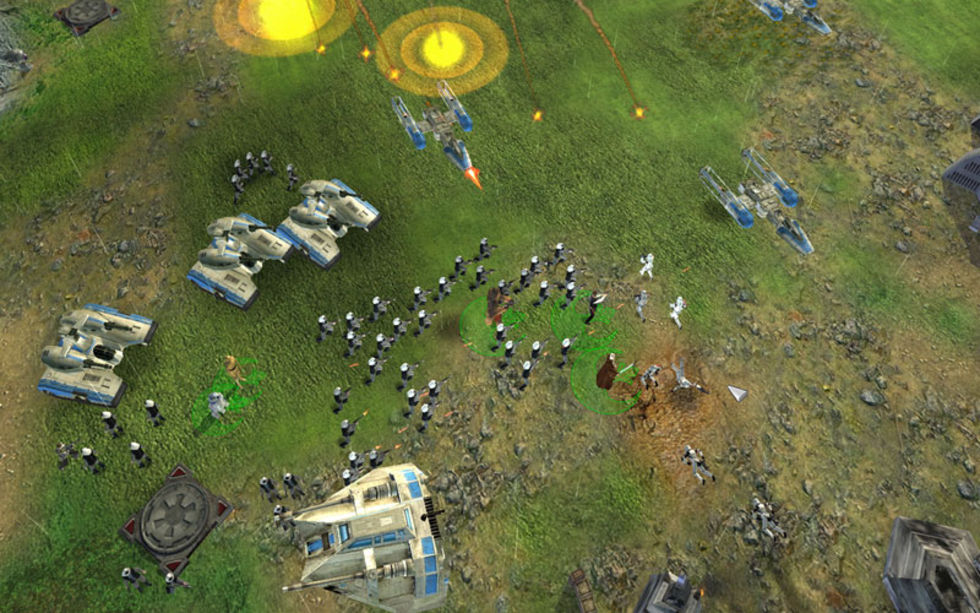Select Obi-Wan with the lightsaber
The height and width of the screenshot is (613, 980).
(x=607, y=373)
